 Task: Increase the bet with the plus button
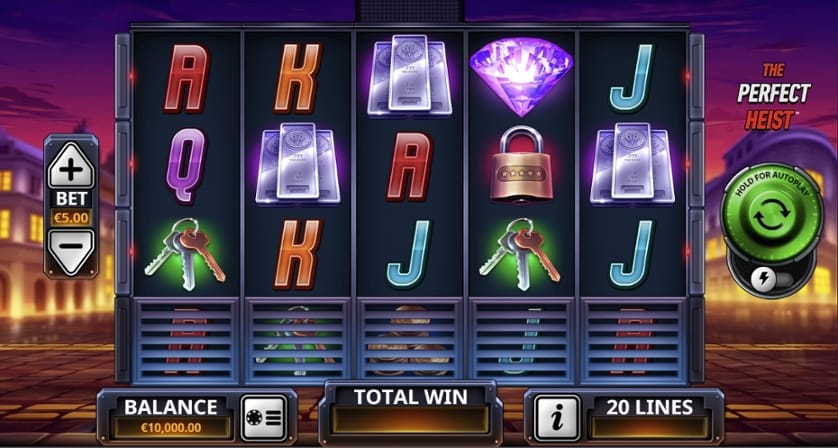pos(71,166)
